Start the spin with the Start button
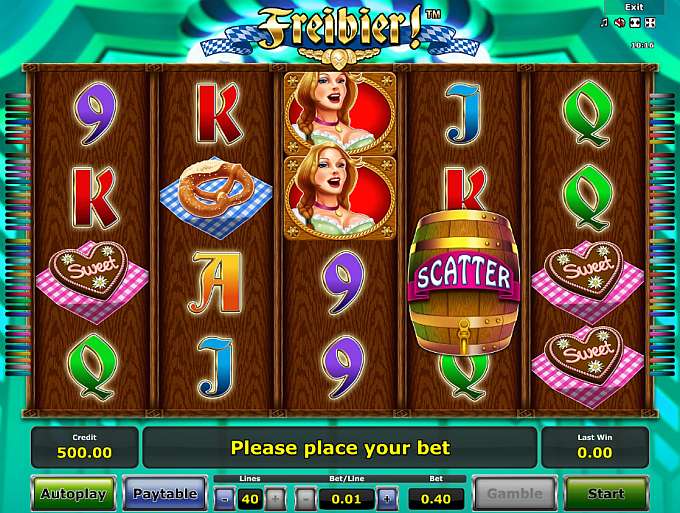 pos(606,494)
